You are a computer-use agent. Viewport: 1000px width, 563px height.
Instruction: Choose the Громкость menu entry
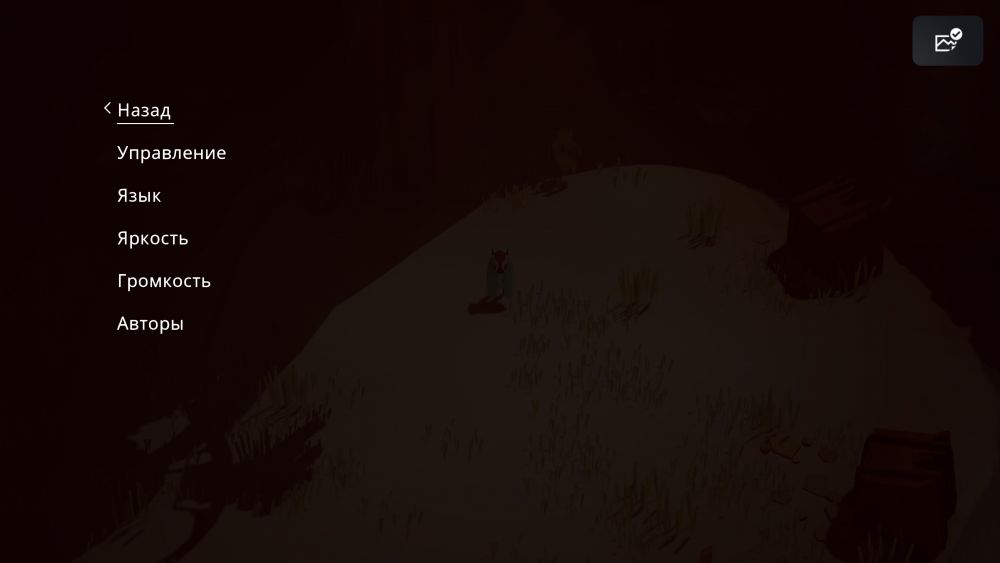coord(163,281)
